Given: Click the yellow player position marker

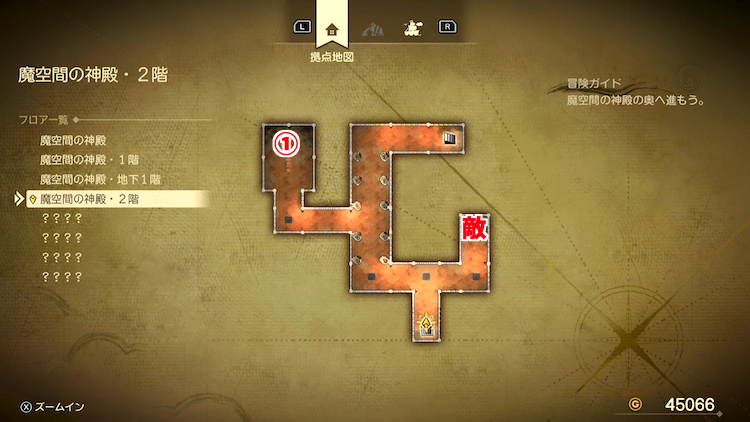Looking at the screenshot, I should pyautogui.click(x=427, y=324).
